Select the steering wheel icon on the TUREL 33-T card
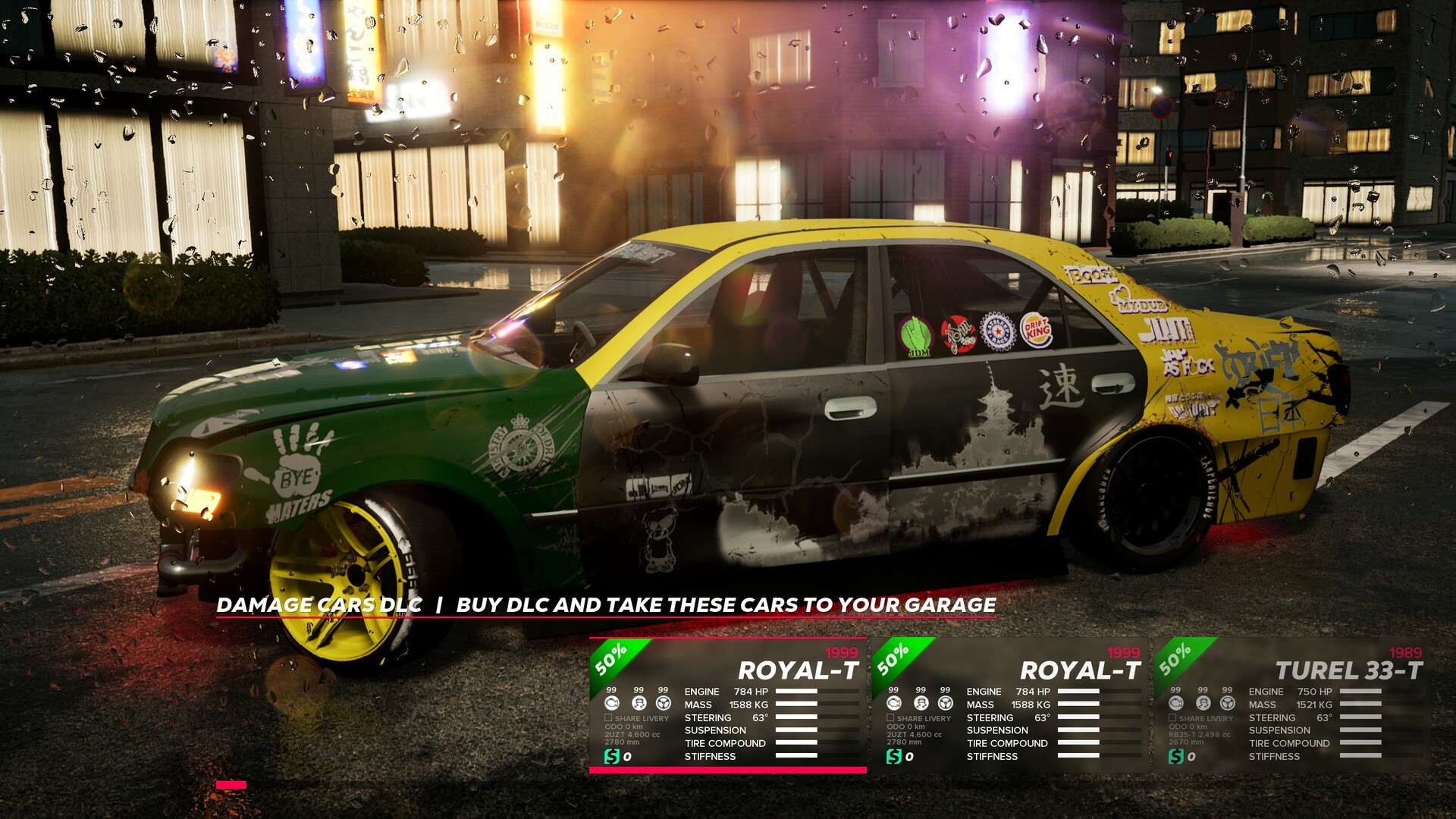This screenshot has height=819, width=1456. 1228,704
